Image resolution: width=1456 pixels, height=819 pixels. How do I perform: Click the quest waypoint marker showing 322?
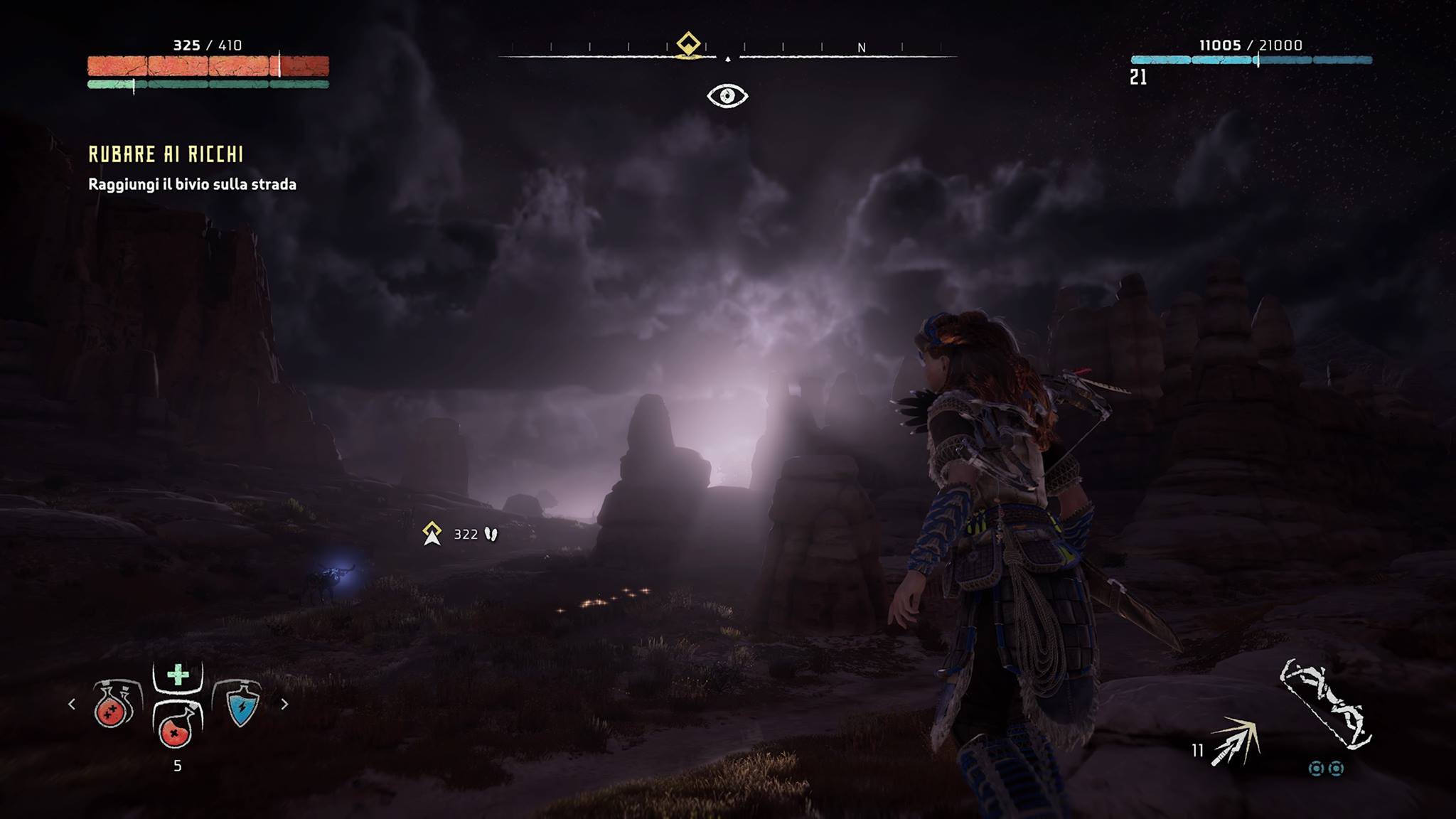[432, 533]
